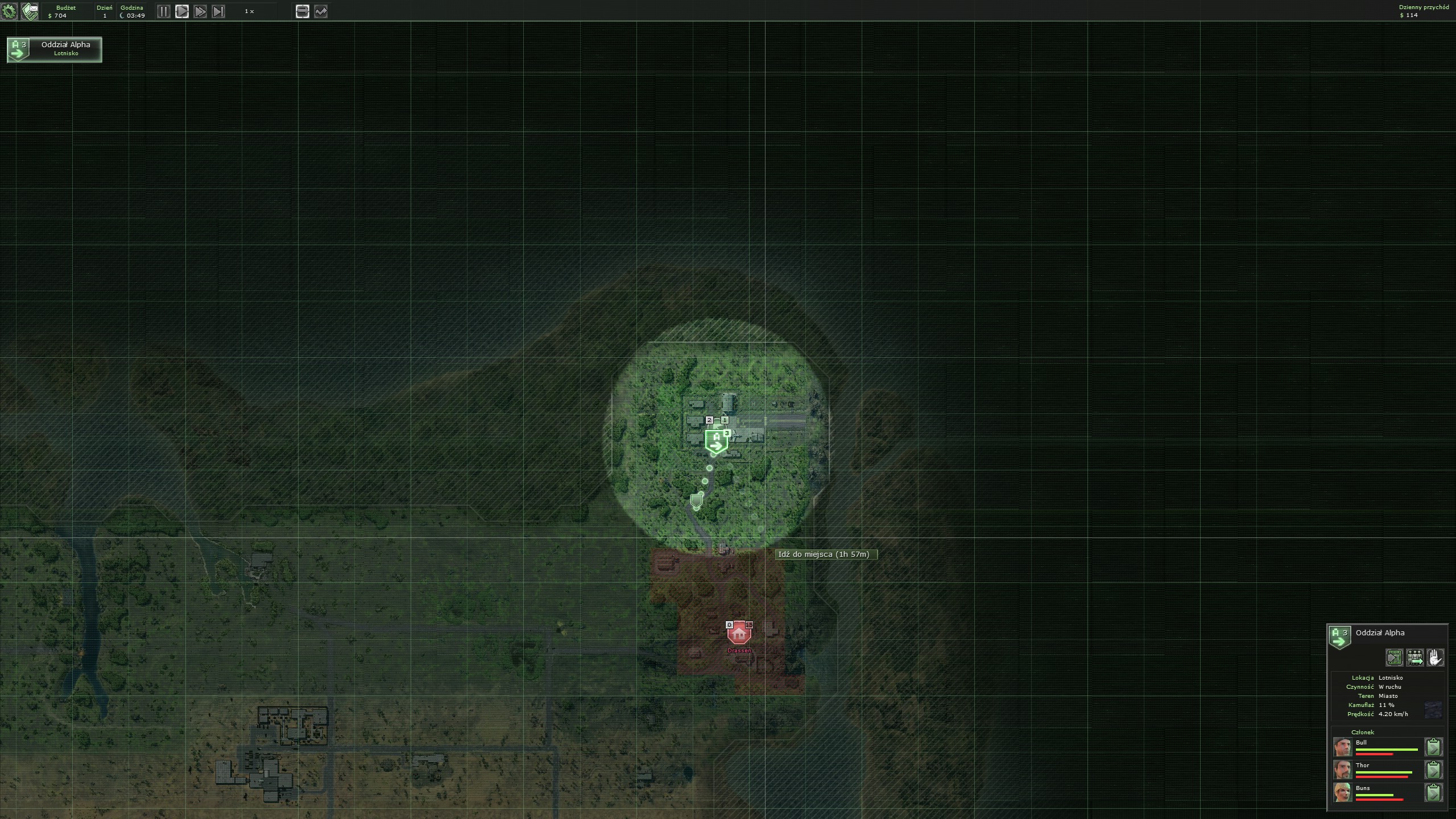Select the Alpha squad marker on the map
Screen dimensions: 1456x819
(716, 441)
